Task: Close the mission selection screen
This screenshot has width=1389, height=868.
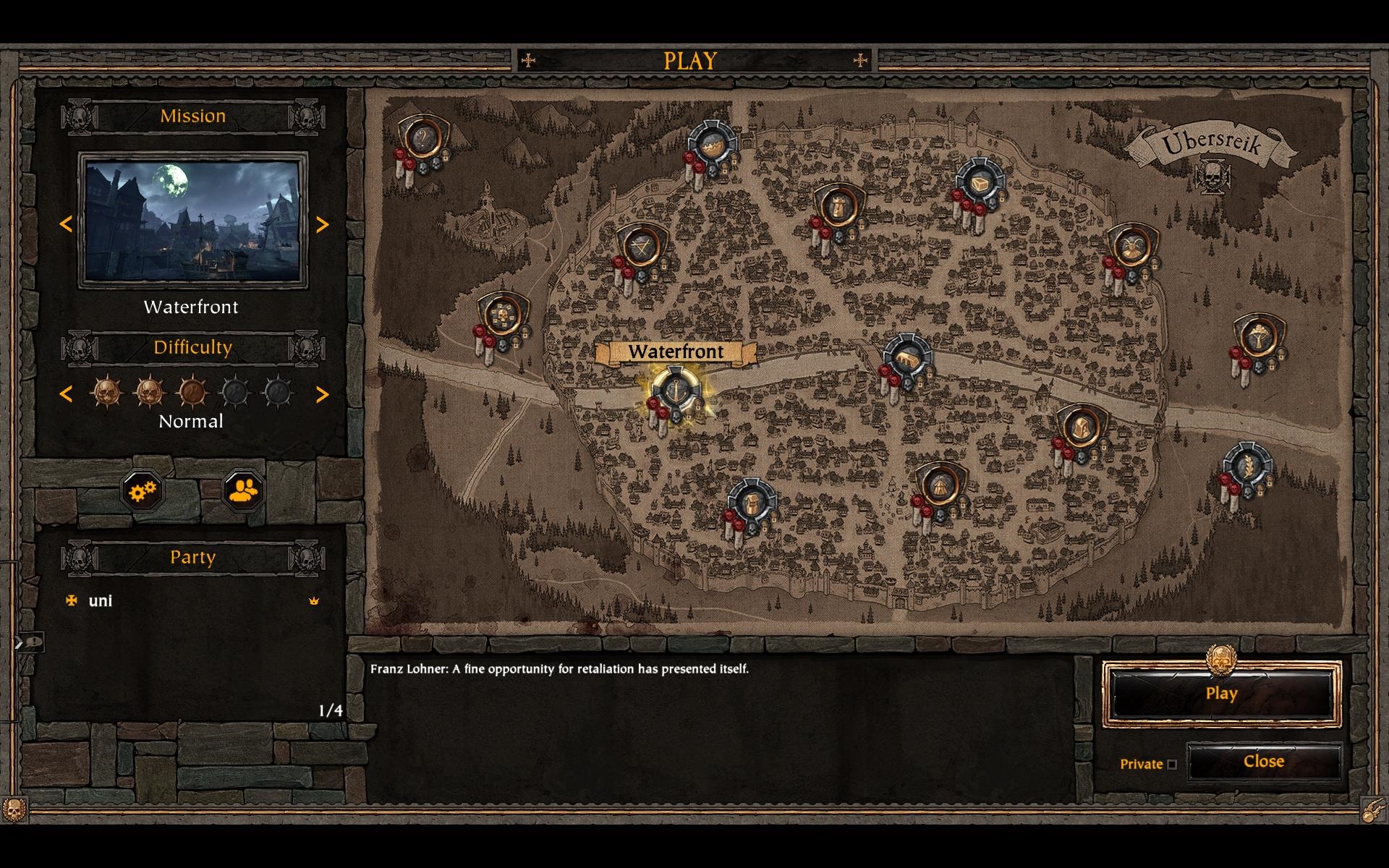Action: [1263, 762]
